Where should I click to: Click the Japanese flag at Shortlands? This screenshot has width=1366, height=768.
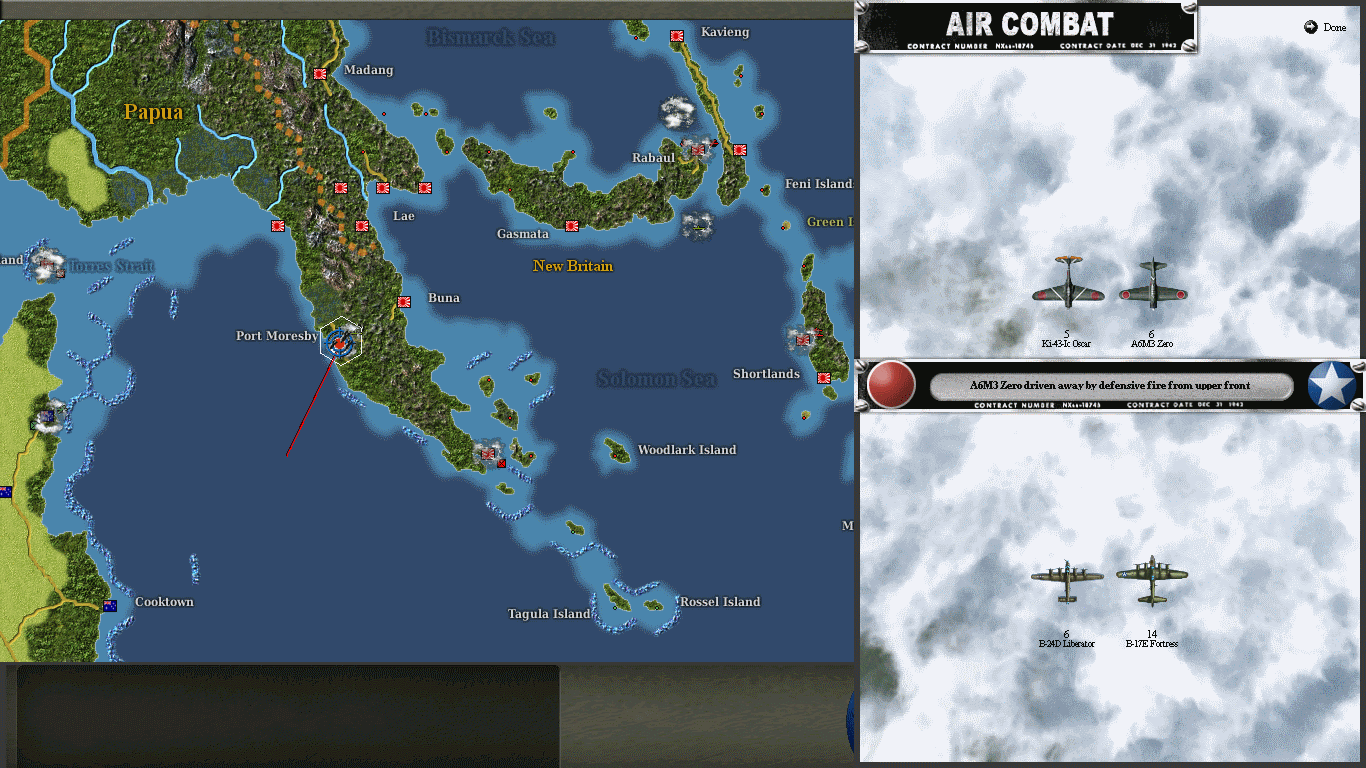(x=825, y=378)
